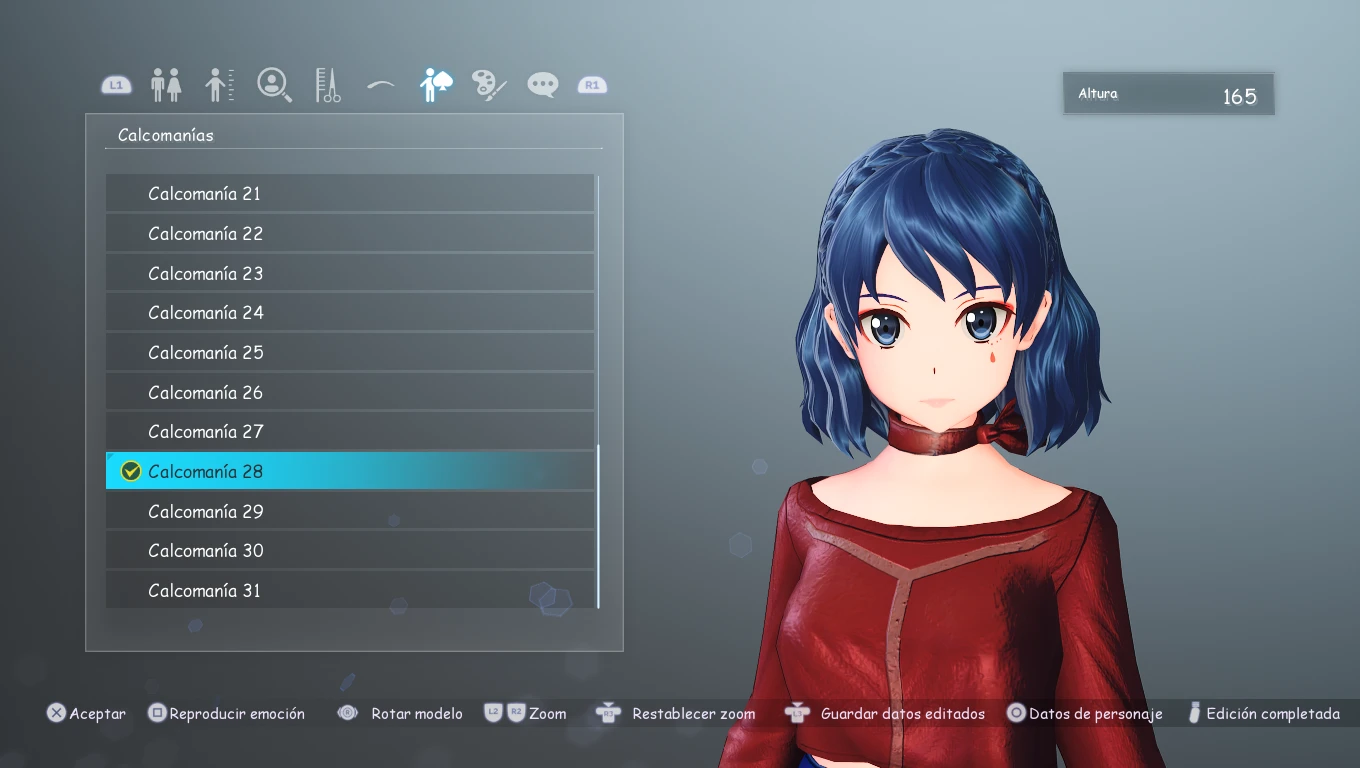1360x768 pixels.
Task: Click Calcomanía 27 in the list
Action: 350,431
